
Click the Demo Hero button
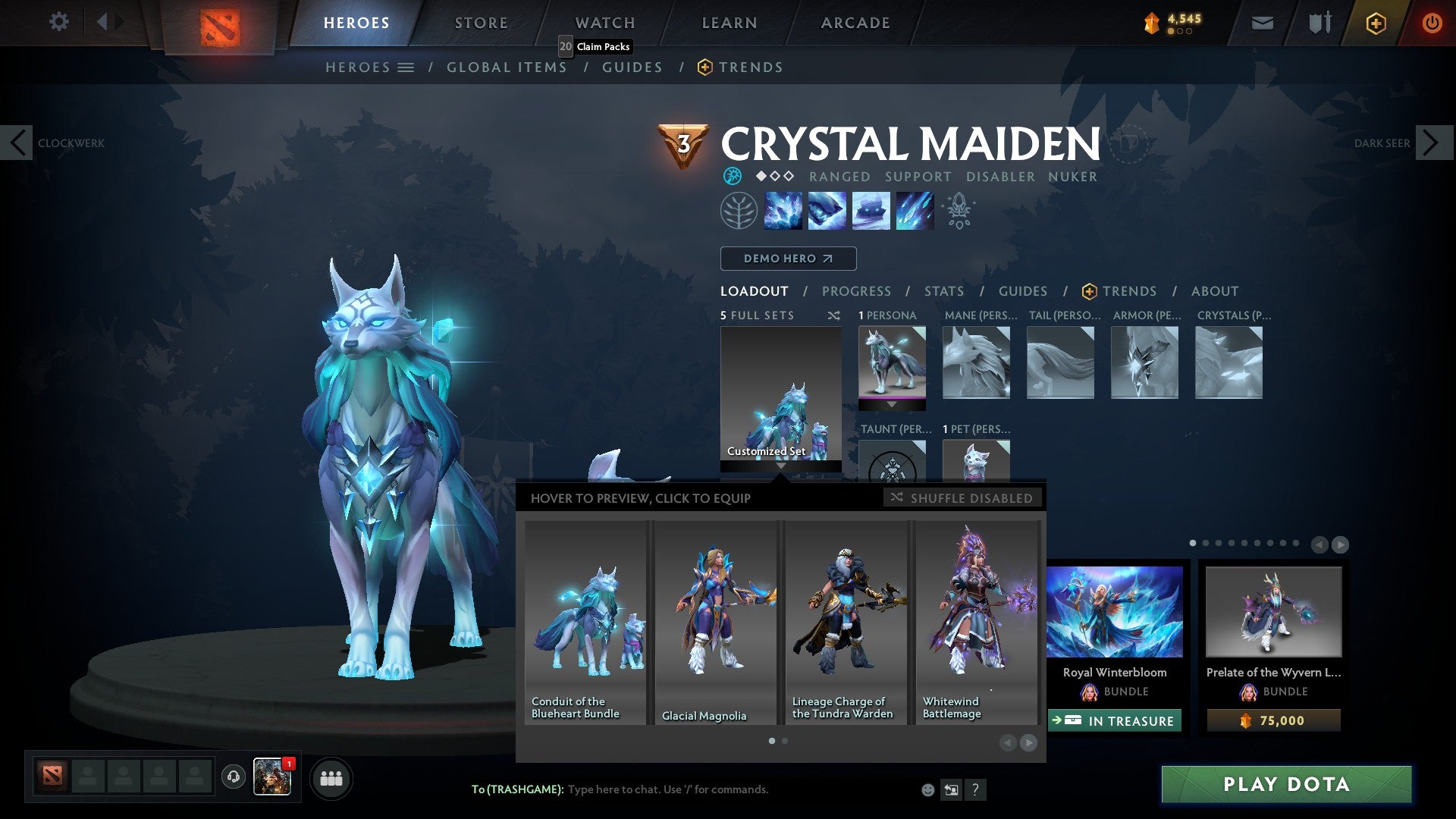[x=788, y=259]
